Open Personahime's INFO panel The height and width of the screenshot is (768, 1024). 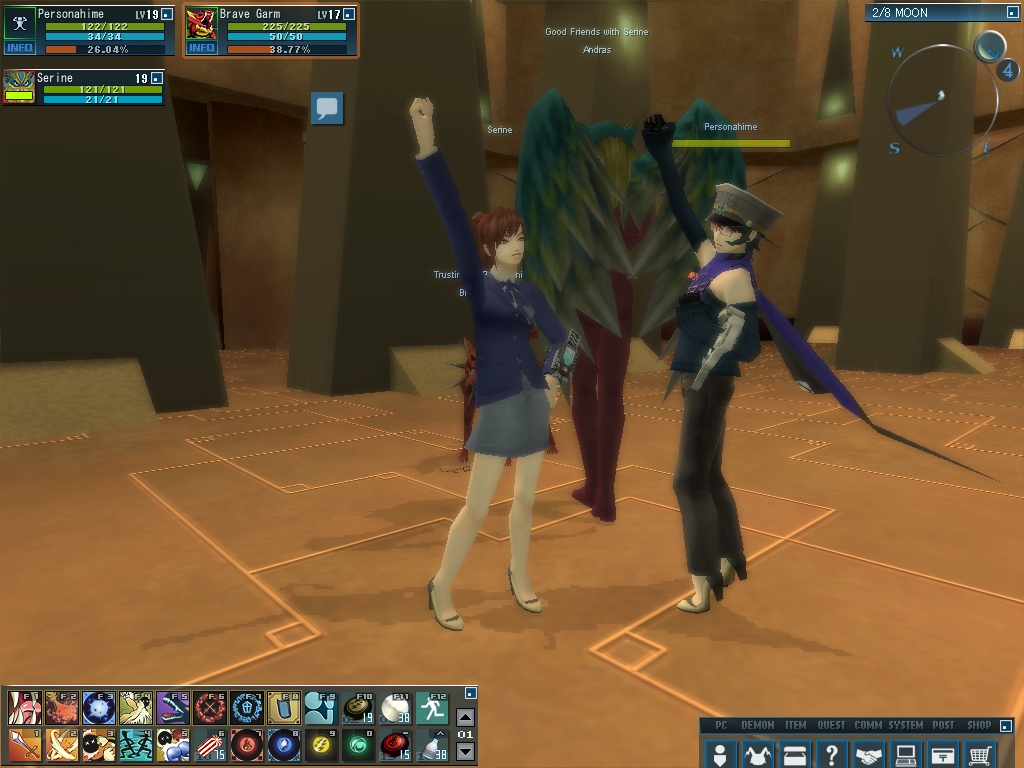[x=19, y=47]
